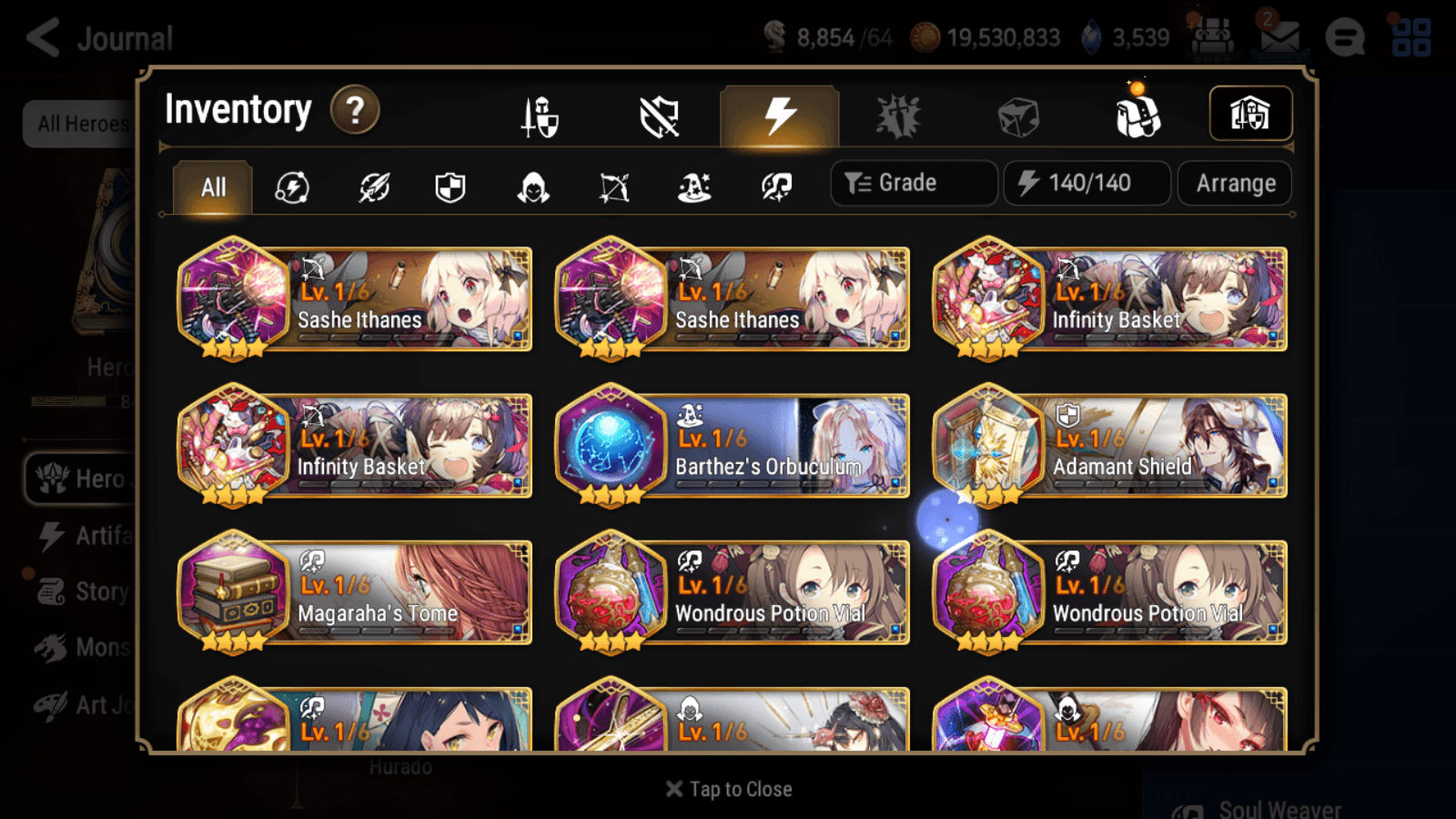This screenshot has height=819, width=1456.
Task: Select the first Sashe Ithanes artifact card
Action: coord(353,300)
